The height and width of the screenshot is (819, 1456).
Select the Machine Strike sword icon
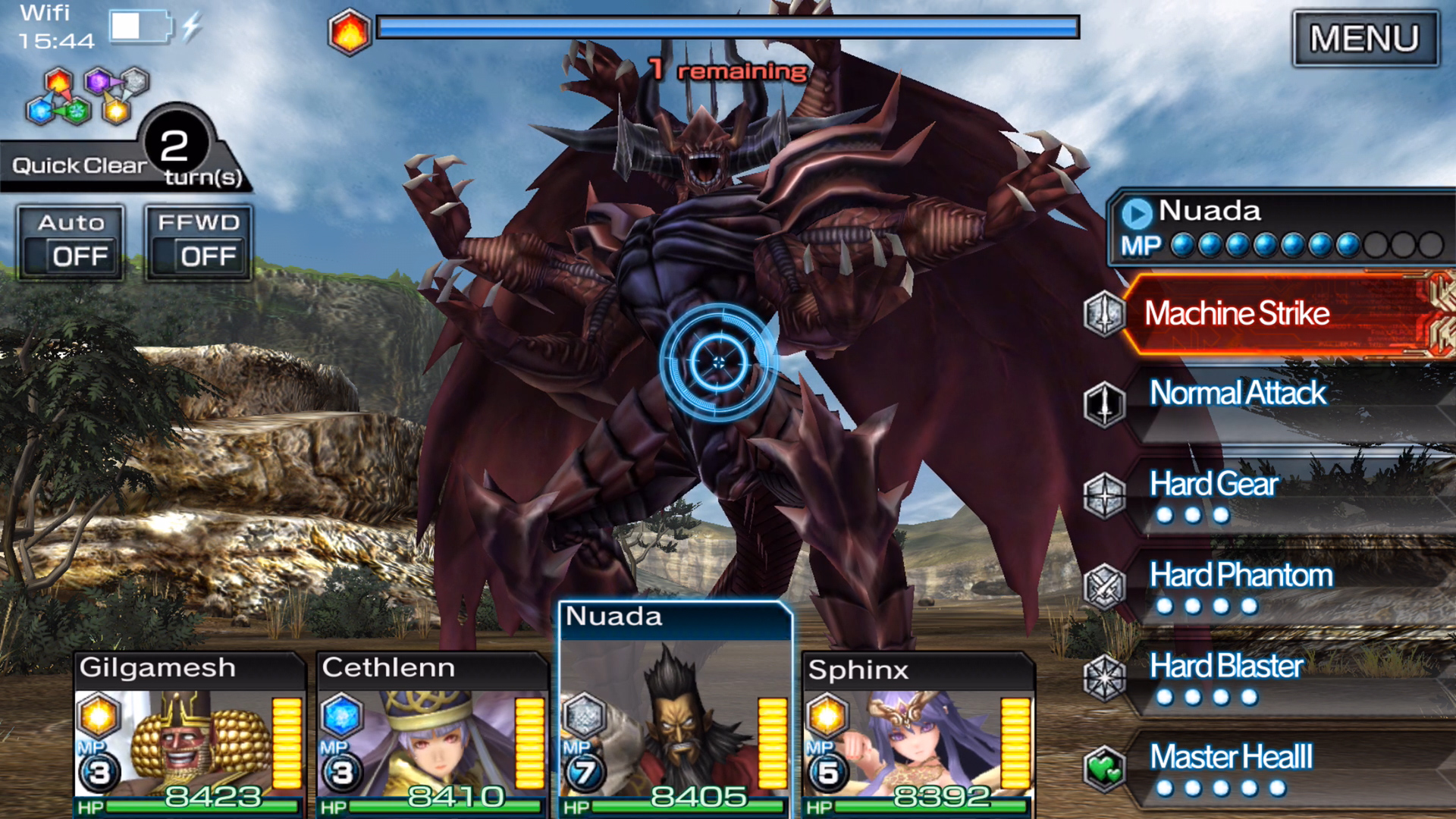pos(1106,313)
